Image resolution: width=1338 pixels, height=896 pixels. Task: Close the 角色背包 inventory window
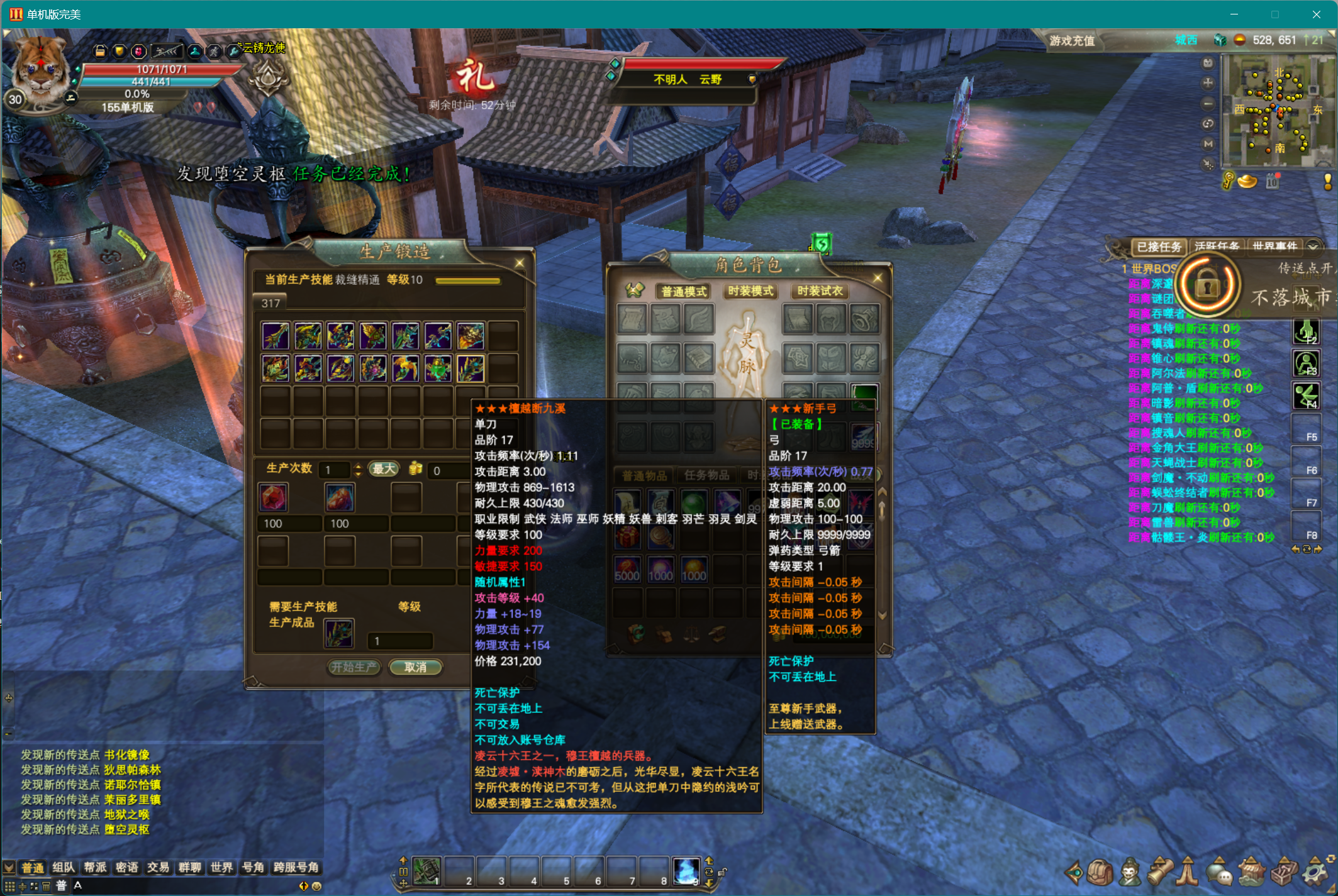pos(878,277)
